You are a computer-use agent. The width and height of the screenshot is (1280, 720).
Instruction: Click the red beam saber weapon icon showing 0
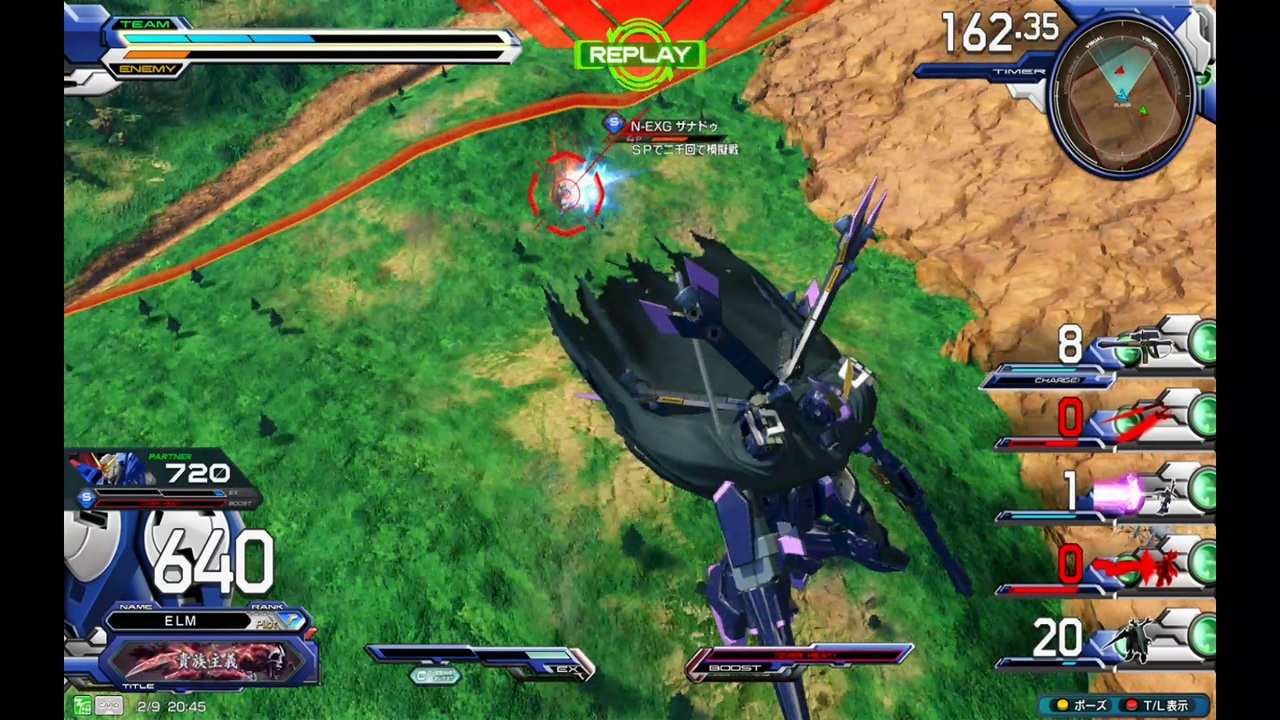click(1140, 420)
